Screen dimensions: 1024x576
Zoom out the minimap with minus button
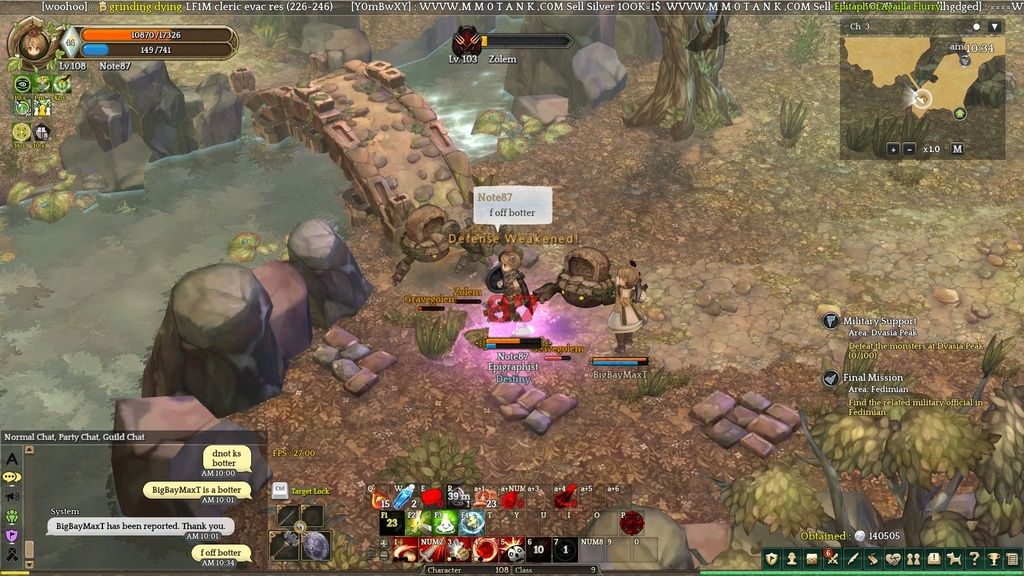(x=909, y=149)
